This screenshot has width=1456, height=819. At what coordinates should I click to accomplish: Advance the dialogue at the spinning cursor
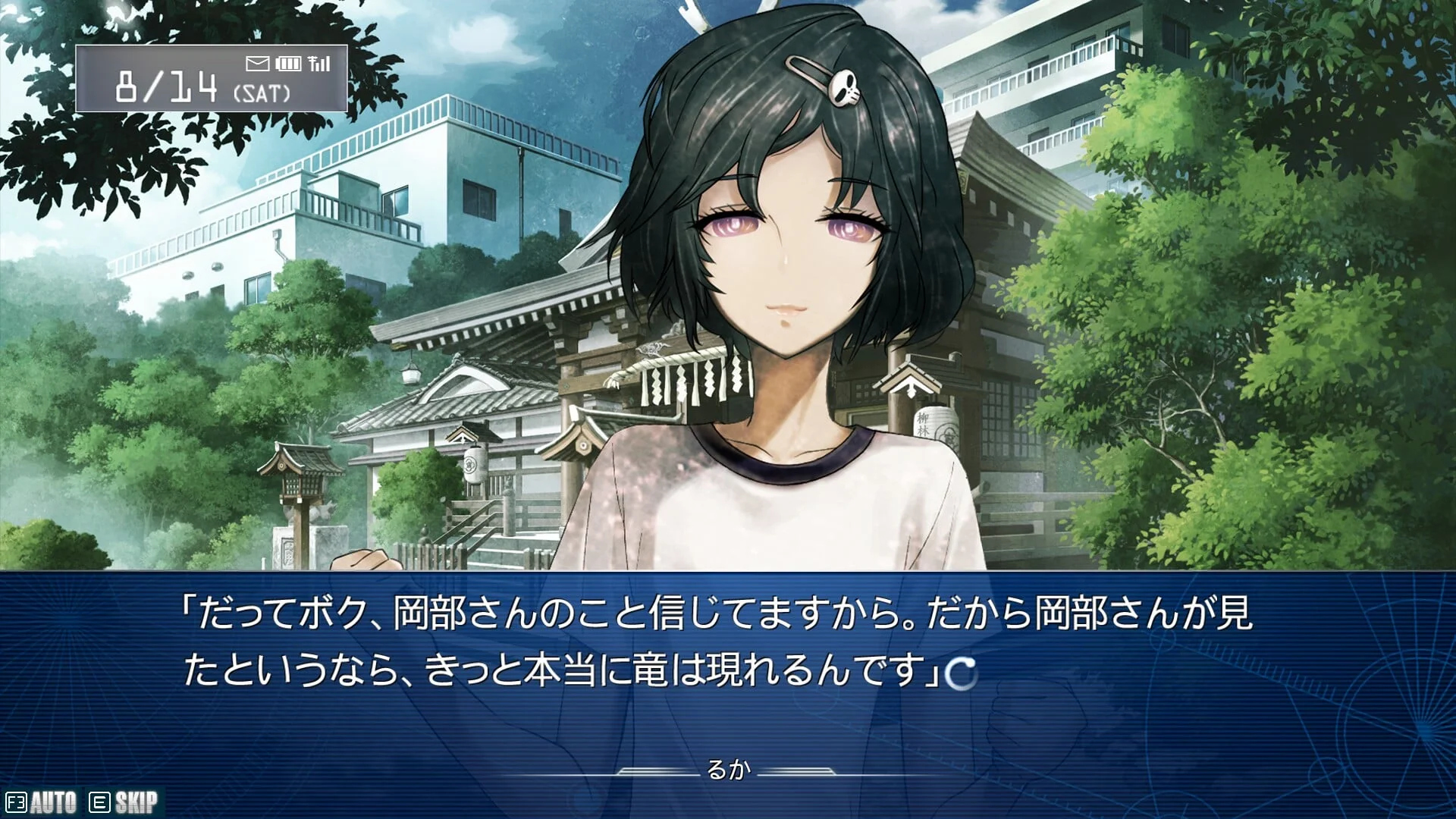coord(962,673)
